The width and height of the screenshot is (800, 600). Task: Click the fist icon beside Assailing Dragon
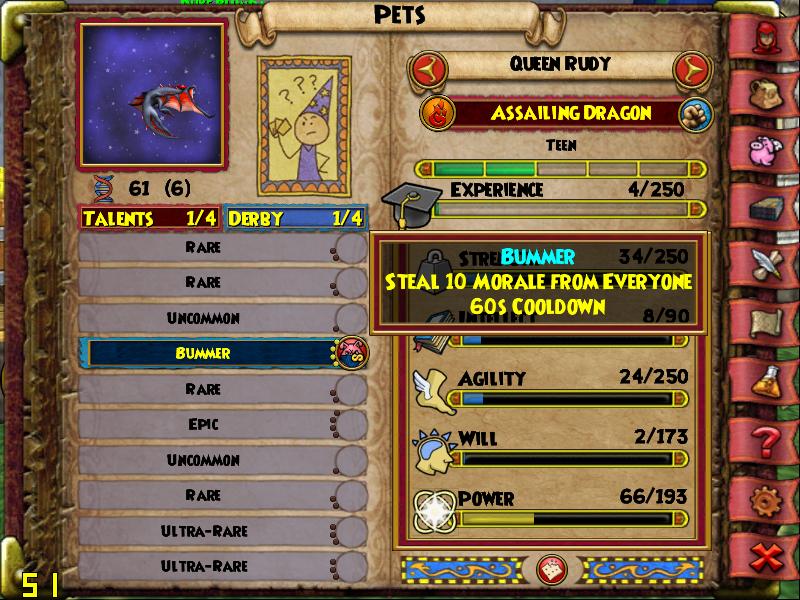point(692,113)
